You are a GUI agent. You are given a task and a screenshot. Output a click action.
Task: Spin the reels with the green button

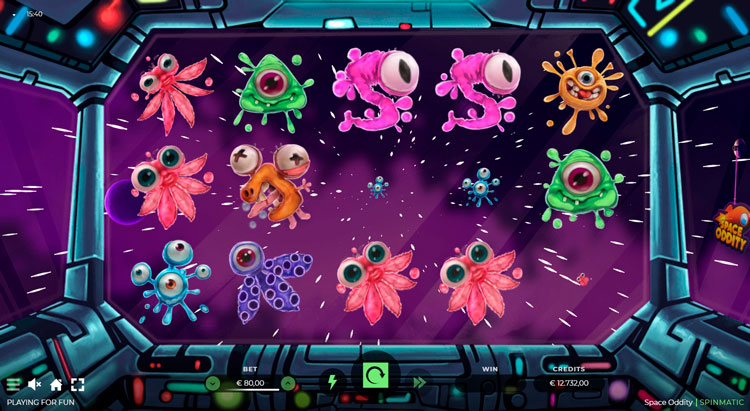tap(375, 376)
